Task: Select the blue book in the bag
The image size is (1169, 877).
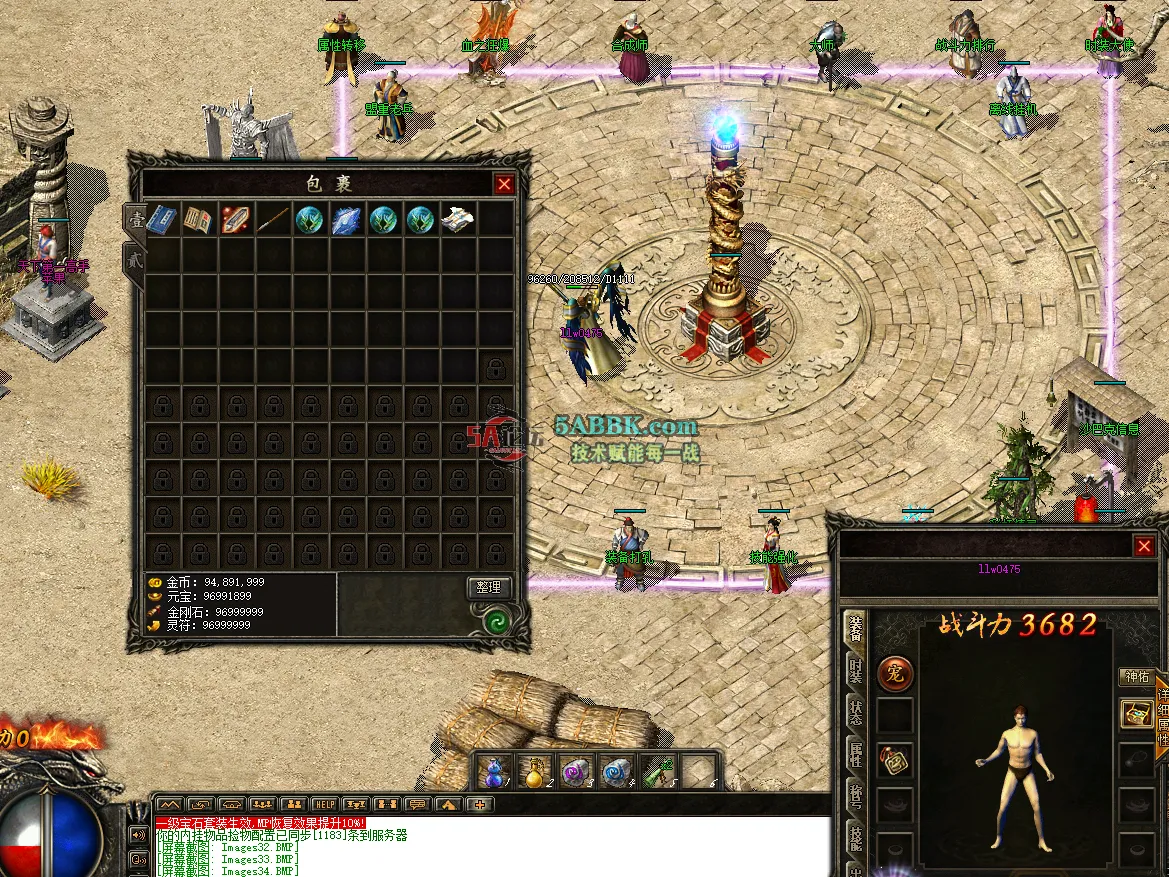Action: tap(162, 220)
